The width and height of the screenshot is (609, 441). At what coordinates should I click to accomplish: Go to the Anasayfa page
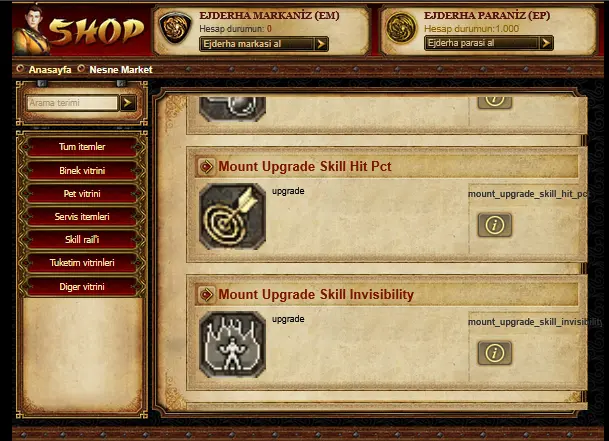(50, 70)
